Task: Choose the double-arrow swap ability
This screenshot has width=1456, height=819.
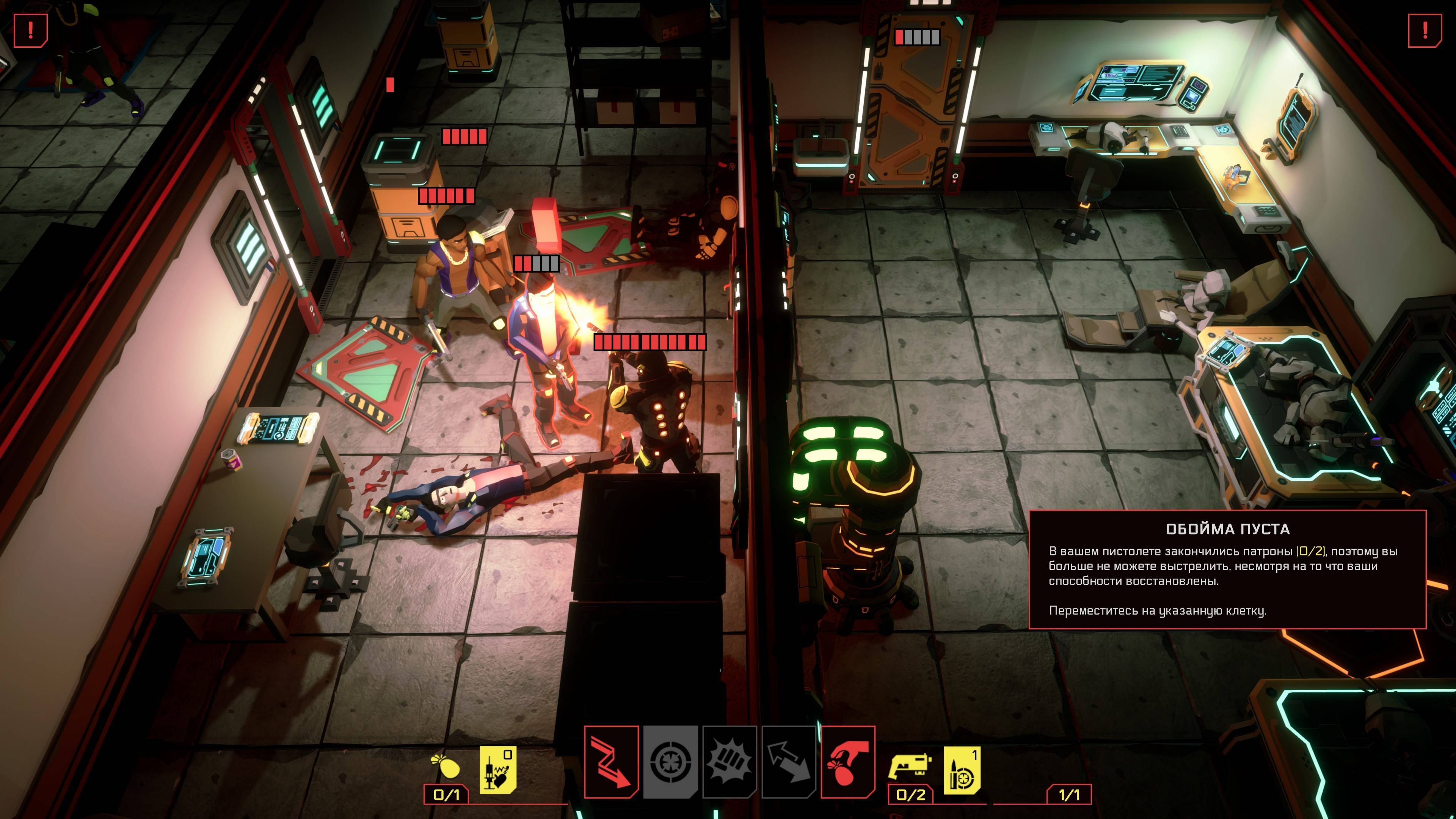Action: point(789,761)
